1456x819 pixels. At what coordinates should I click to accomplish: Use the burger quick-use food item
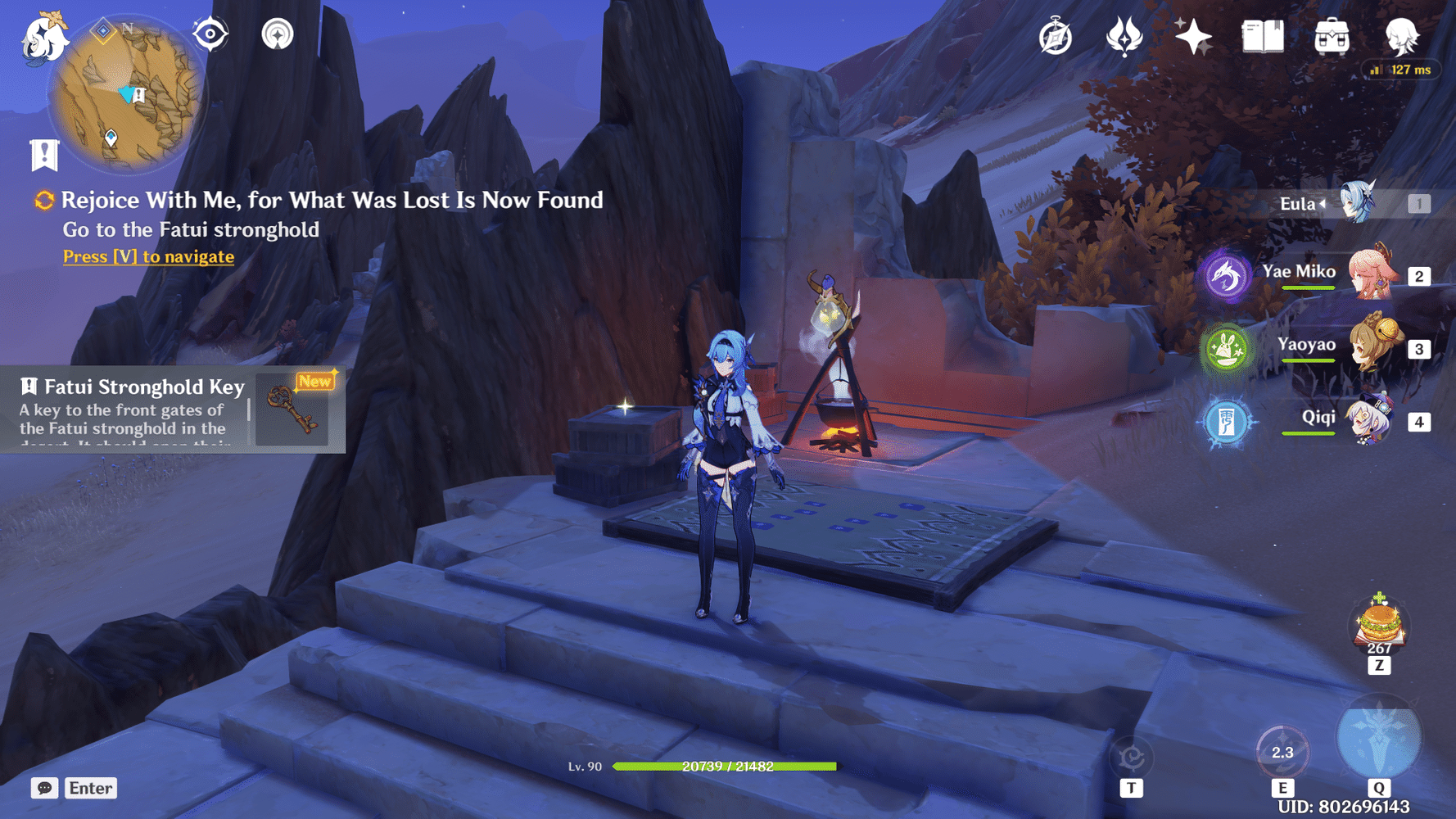[1380, 627]
